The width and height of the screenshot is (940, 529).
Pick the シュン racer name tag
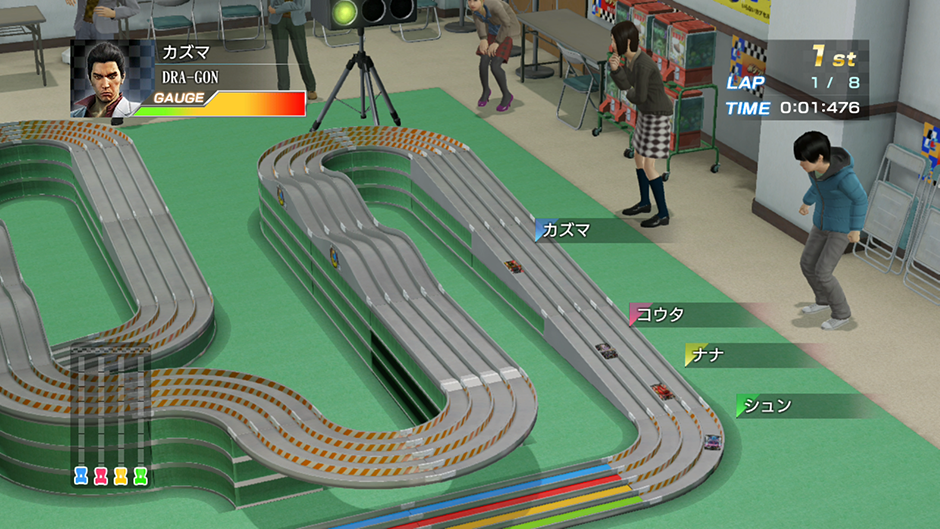769,406
